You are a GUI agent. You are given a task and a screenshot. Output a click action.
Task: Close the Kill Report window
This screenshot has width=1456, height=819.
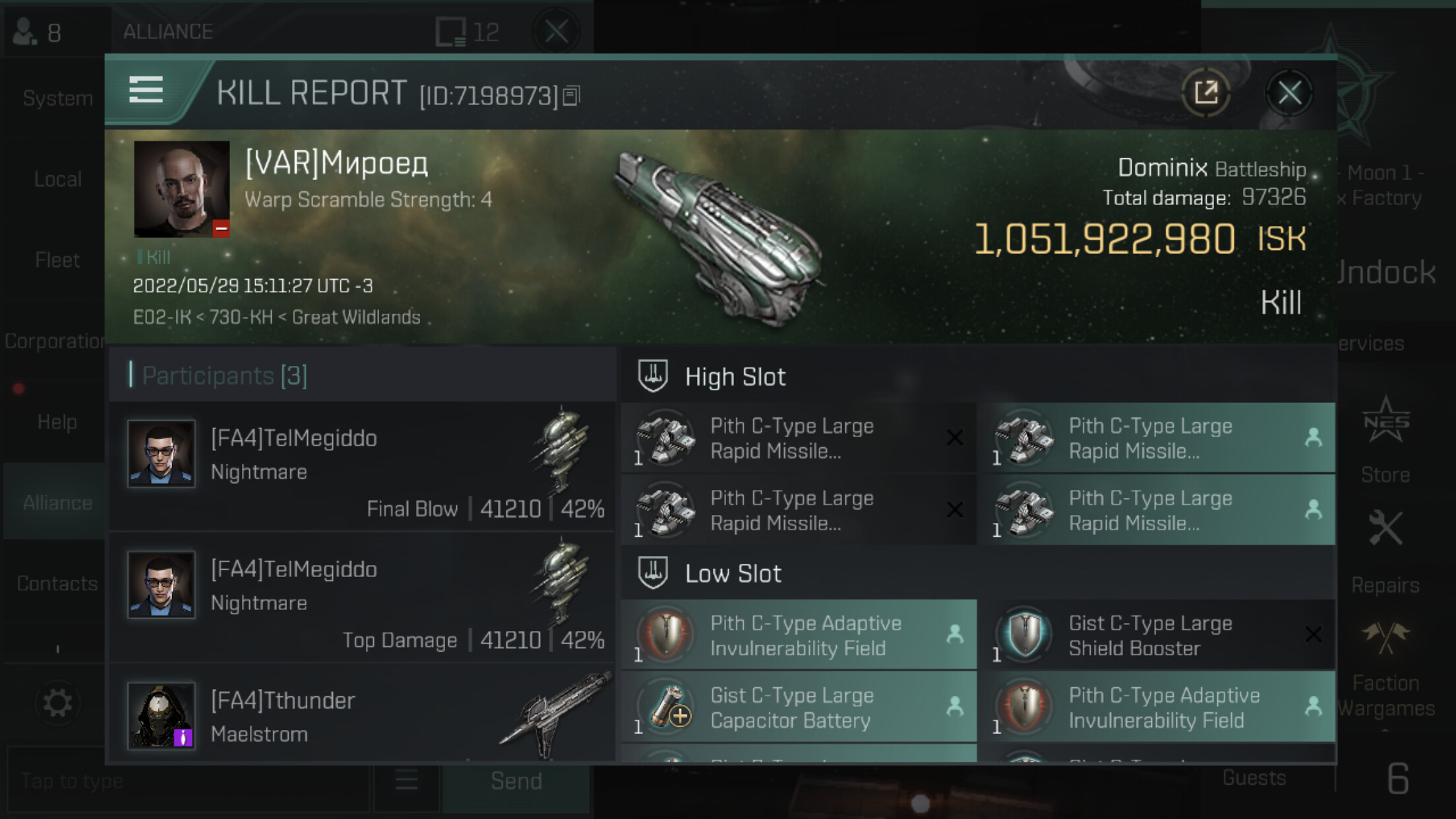point(1289,93)
